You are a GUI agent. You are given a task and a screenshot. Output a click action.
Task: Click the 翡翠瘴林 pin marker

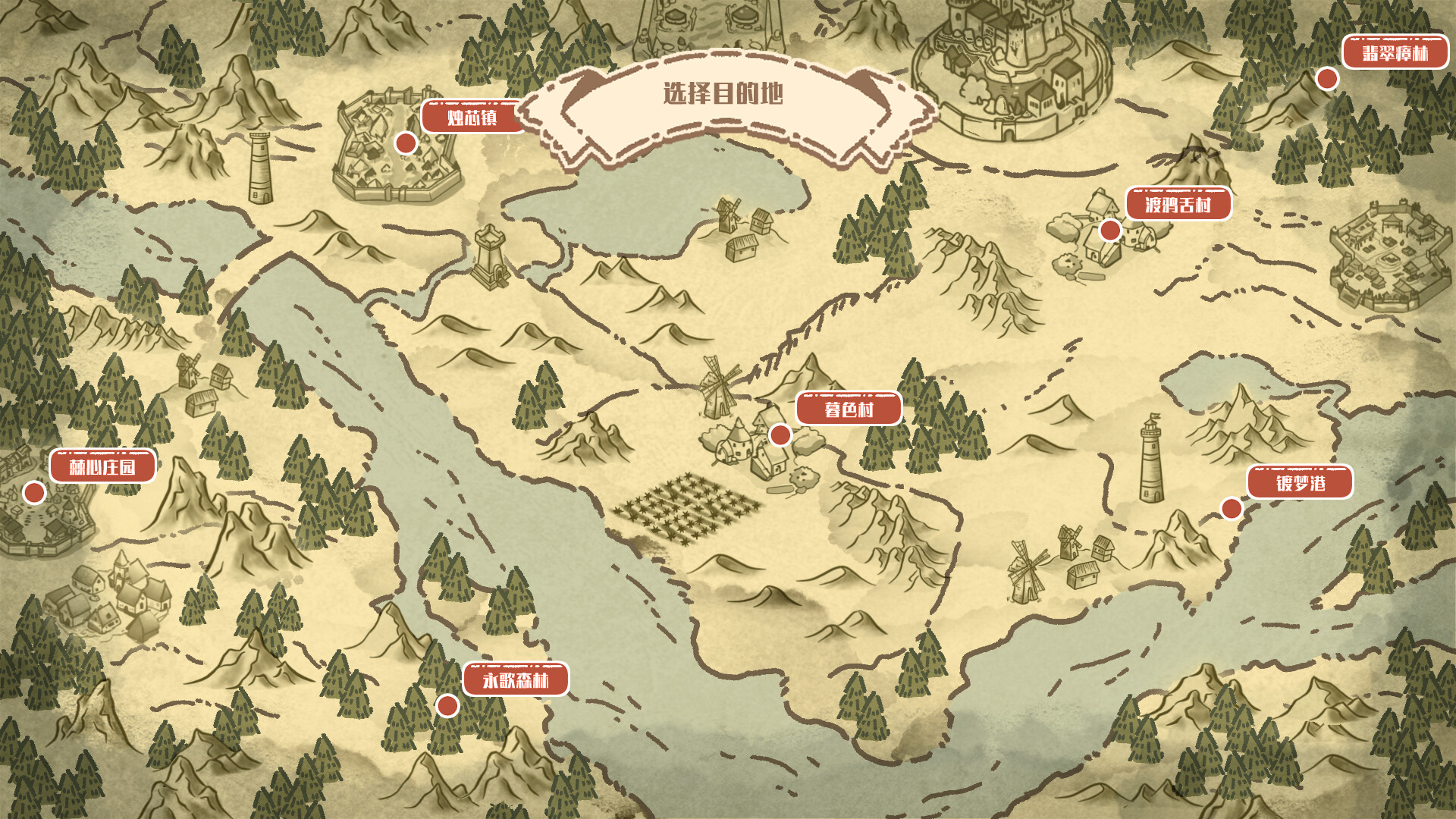[1328, 77]
